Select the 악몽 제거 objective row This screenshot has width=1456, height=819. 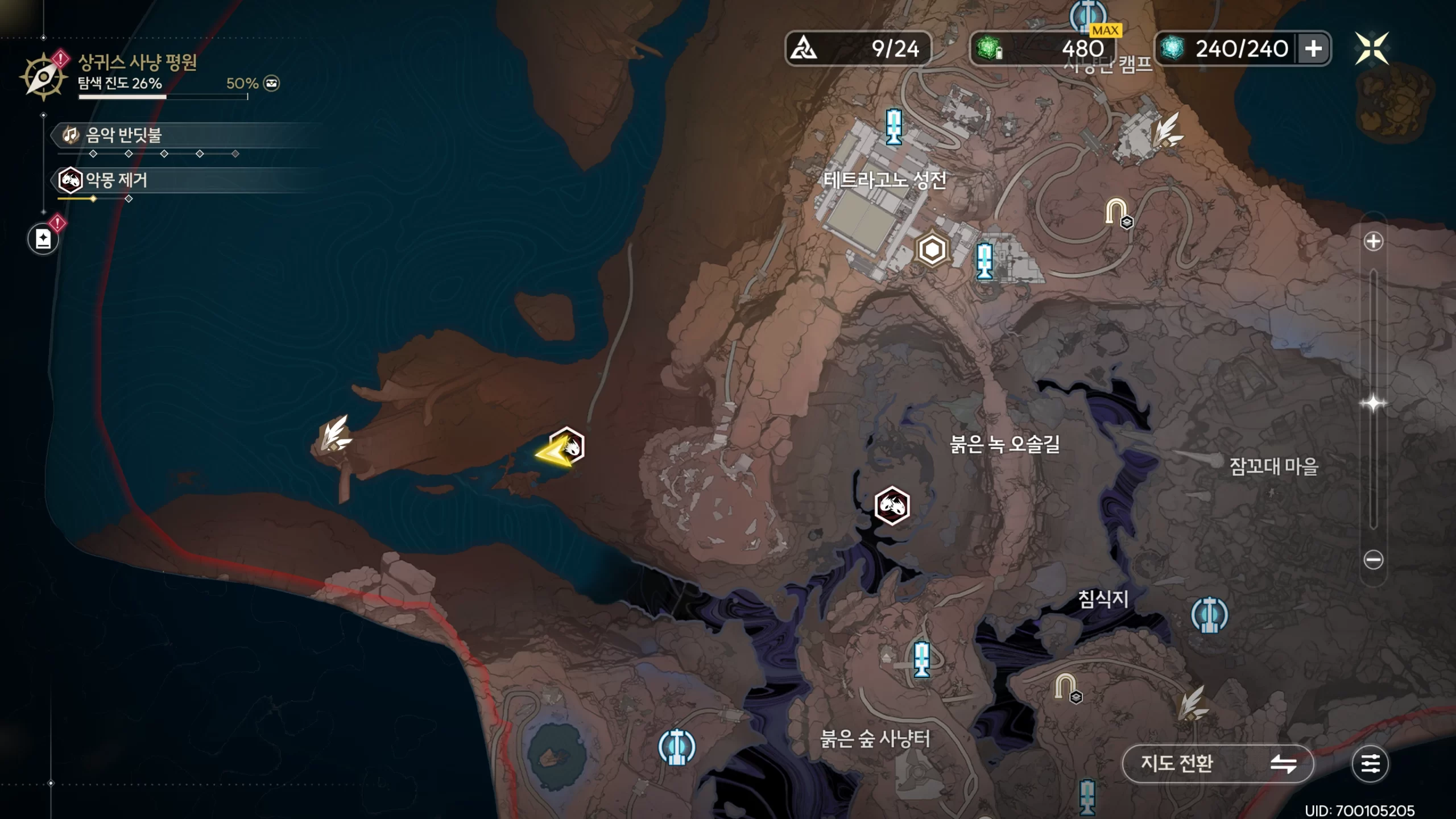pyautogui.click(x=117, y=180)
